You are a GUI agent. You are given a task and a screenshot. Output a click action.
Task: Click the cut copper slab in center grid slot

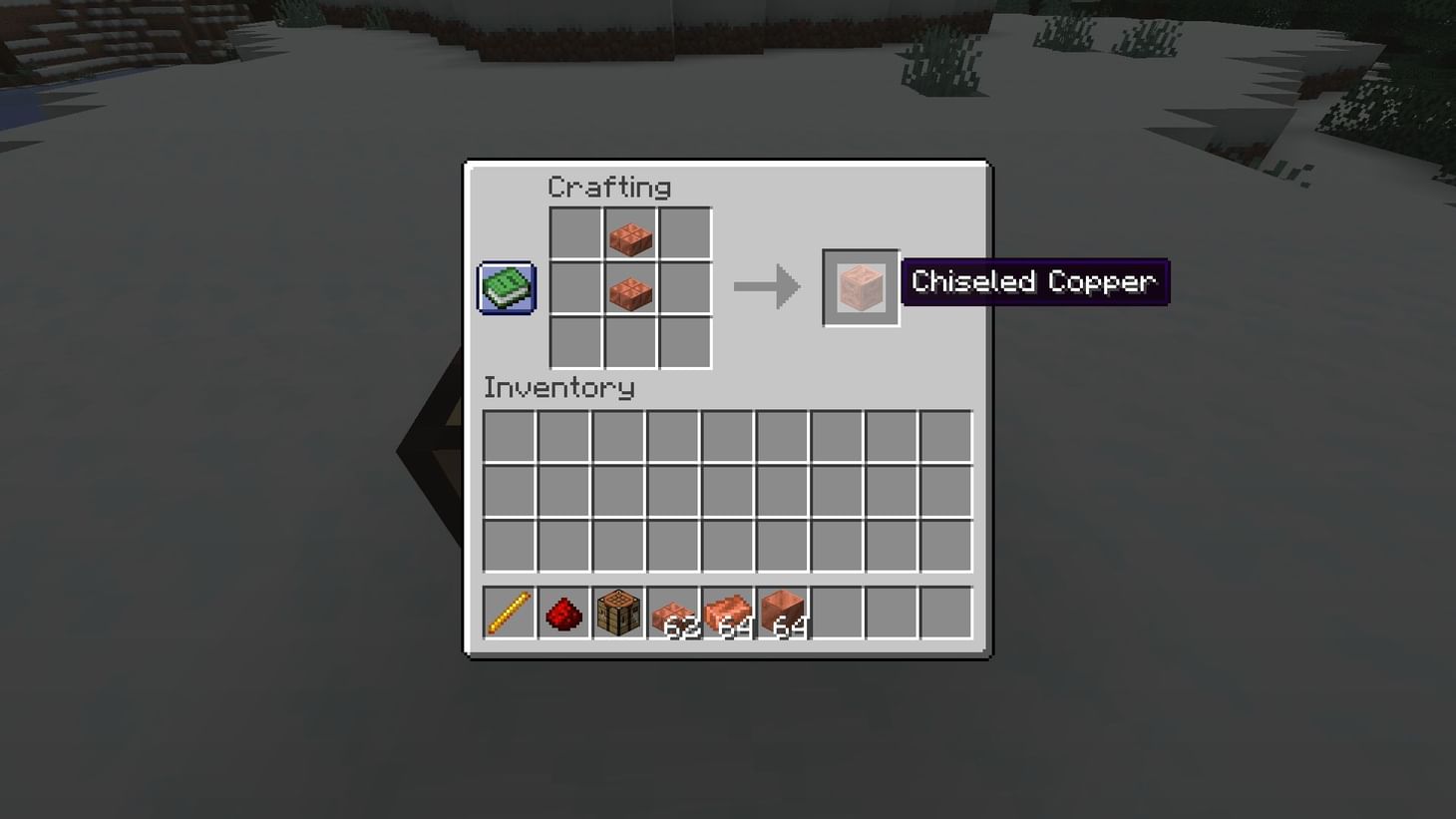coord(630,288)
